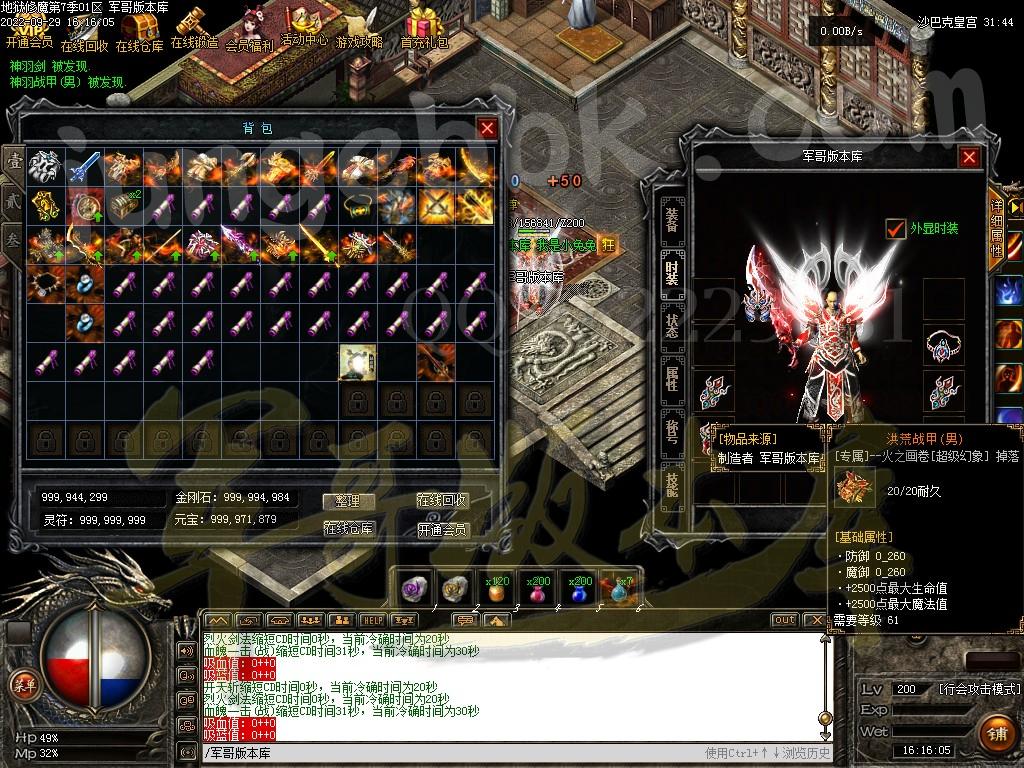Open the 活动中心 activity center icon

(303, 25)
